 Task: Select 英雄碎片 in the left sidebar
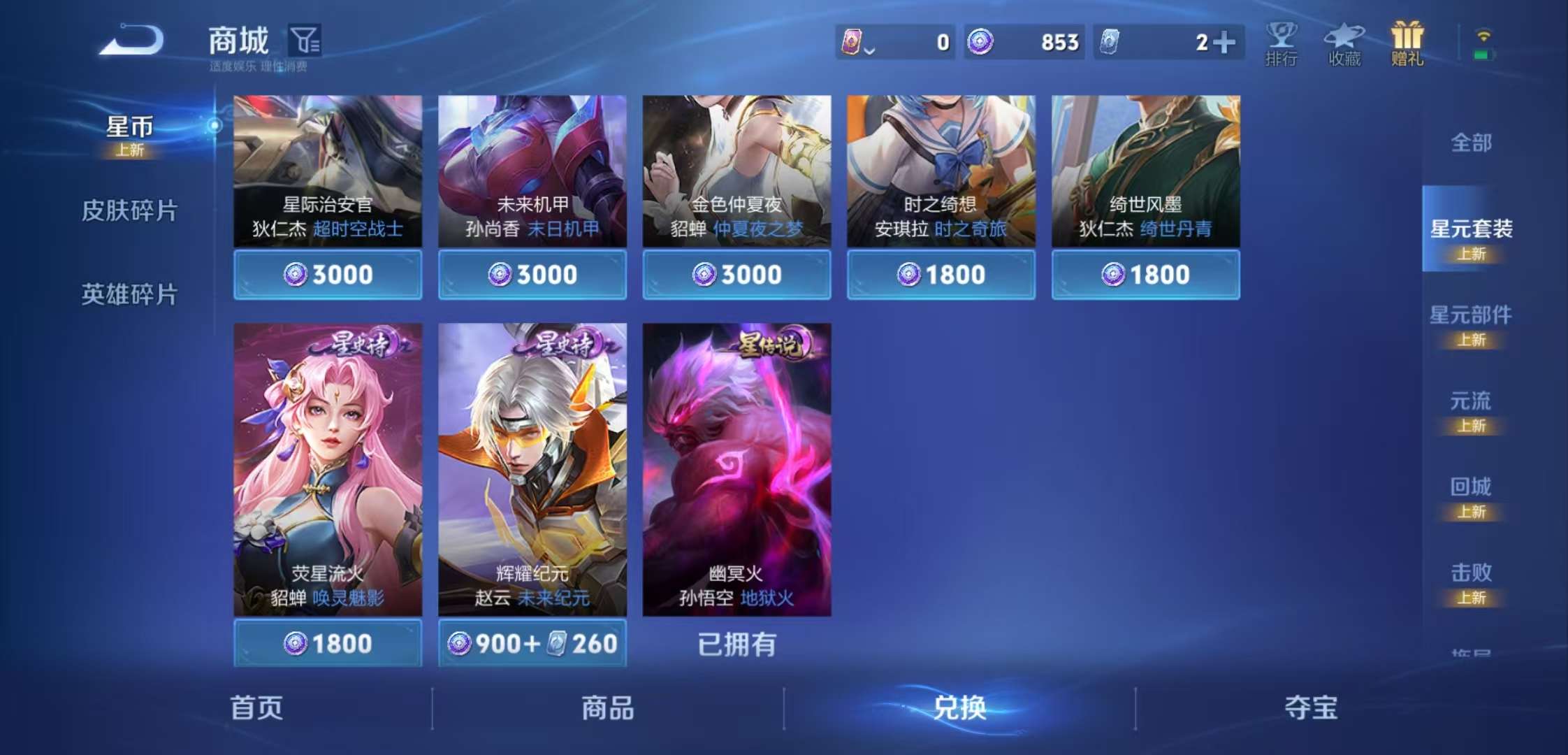click(x=129, y=295)
